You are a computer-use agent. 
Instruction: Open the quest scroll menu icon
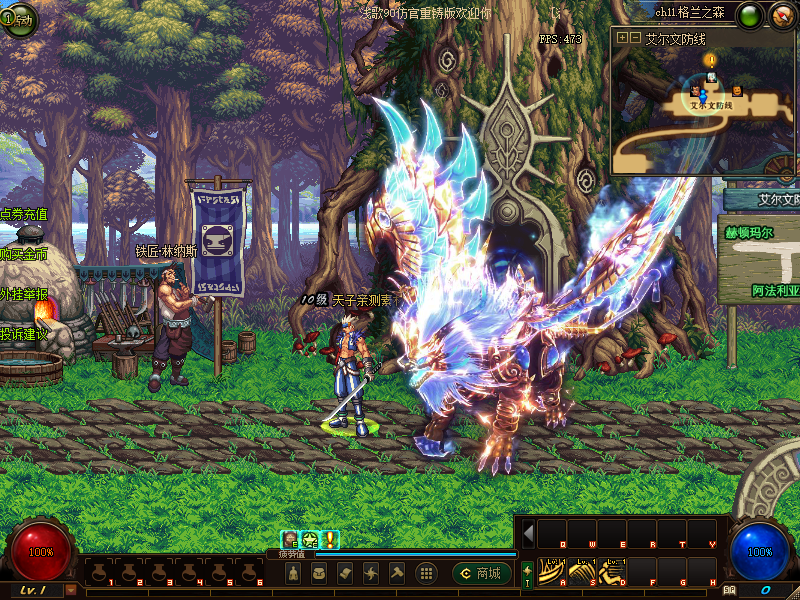(345, 573)
